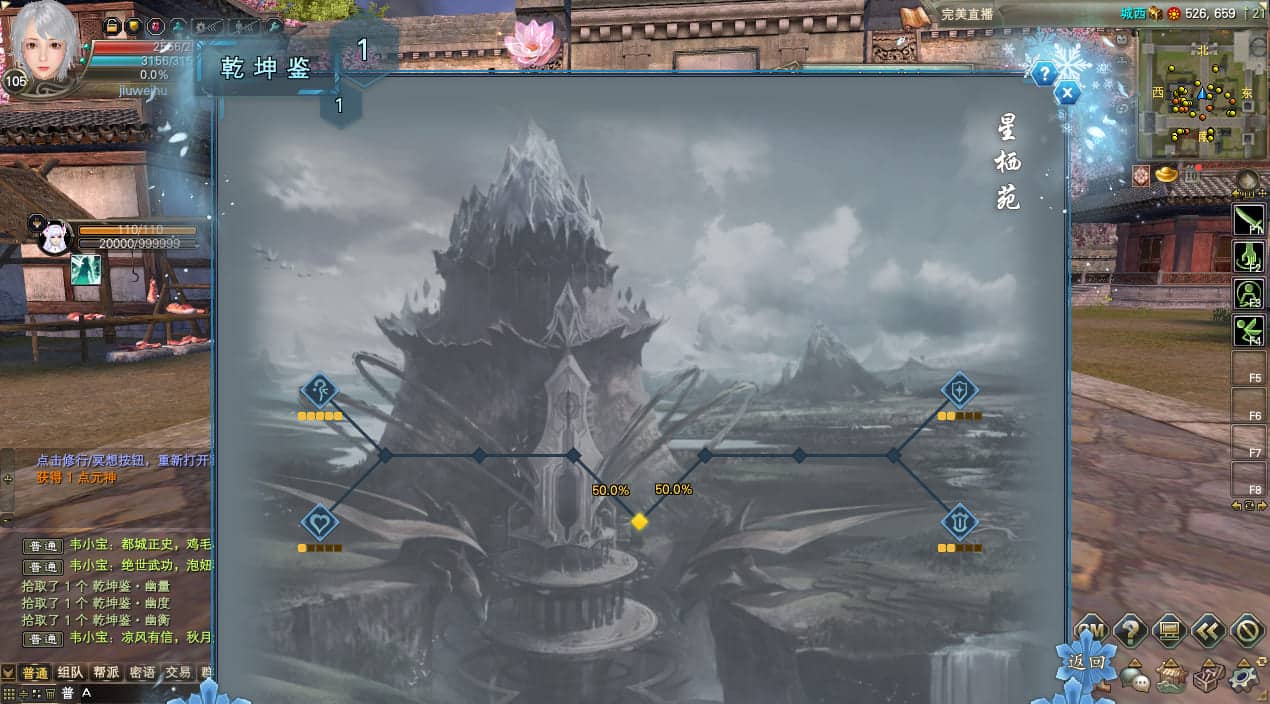Image resolution: width=1270 pixels, height=704 pixels.
Task: Select the heart node on the star map
Action: [320, 522]
